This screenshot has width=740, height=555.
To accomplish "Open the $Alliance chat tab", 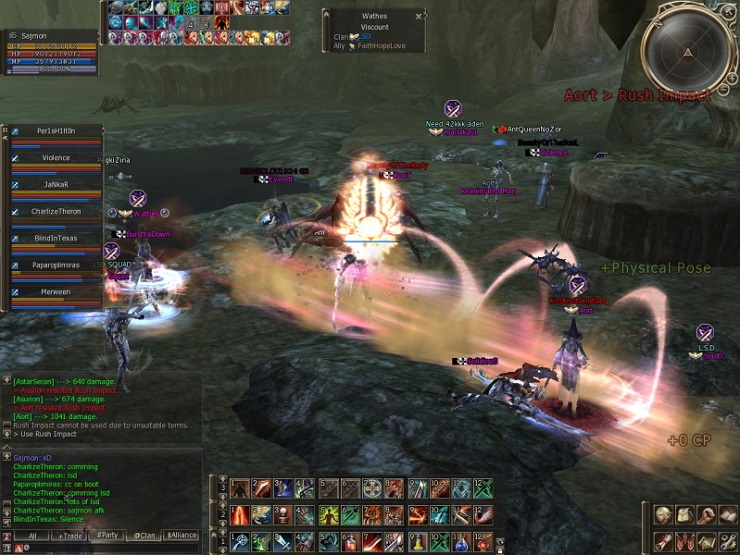I will [x=182, y=536].
